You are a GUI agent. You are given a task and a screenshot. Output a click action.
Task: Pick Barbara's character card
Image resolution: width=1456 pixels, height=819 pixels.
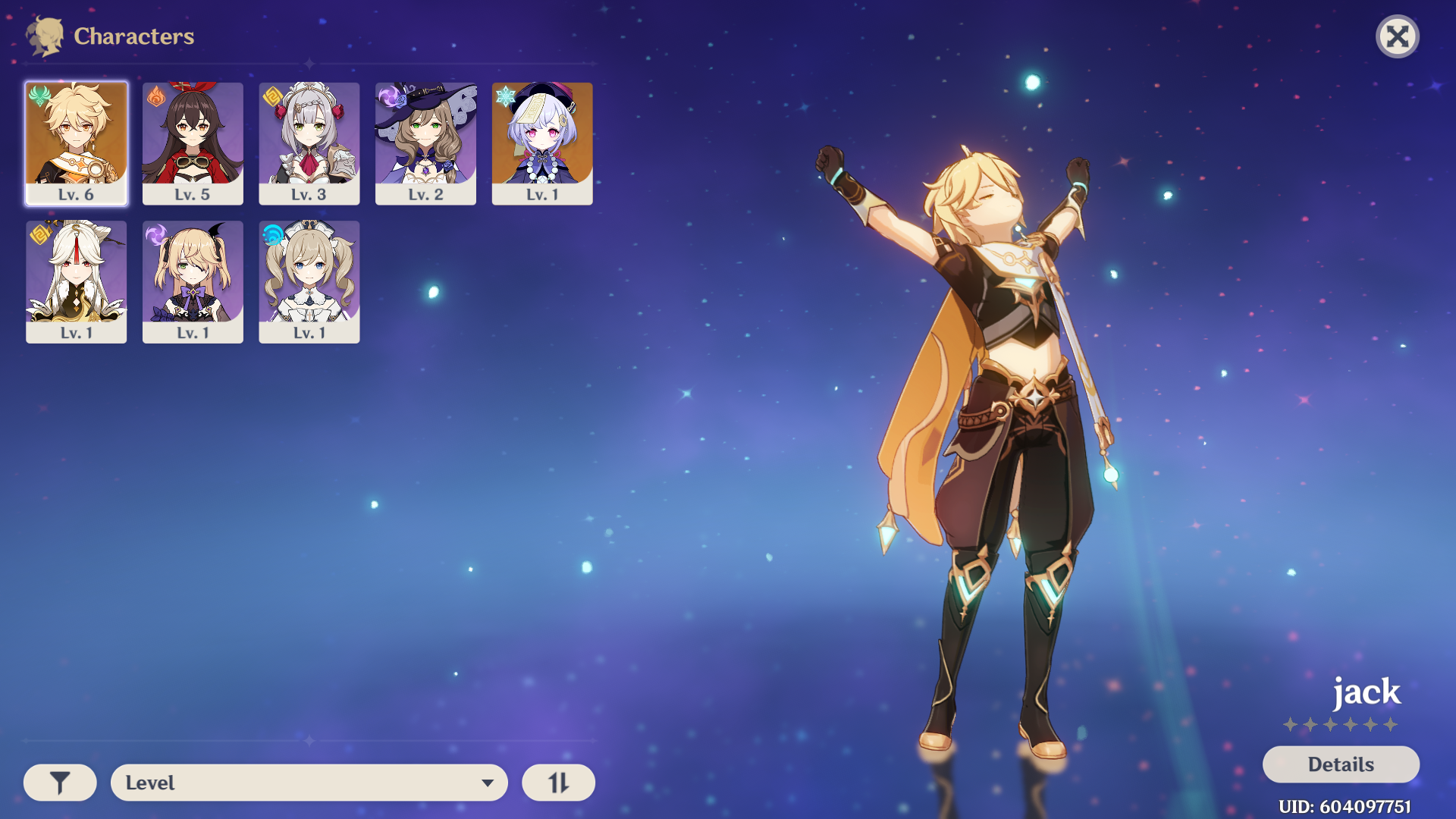coord(309,281)
